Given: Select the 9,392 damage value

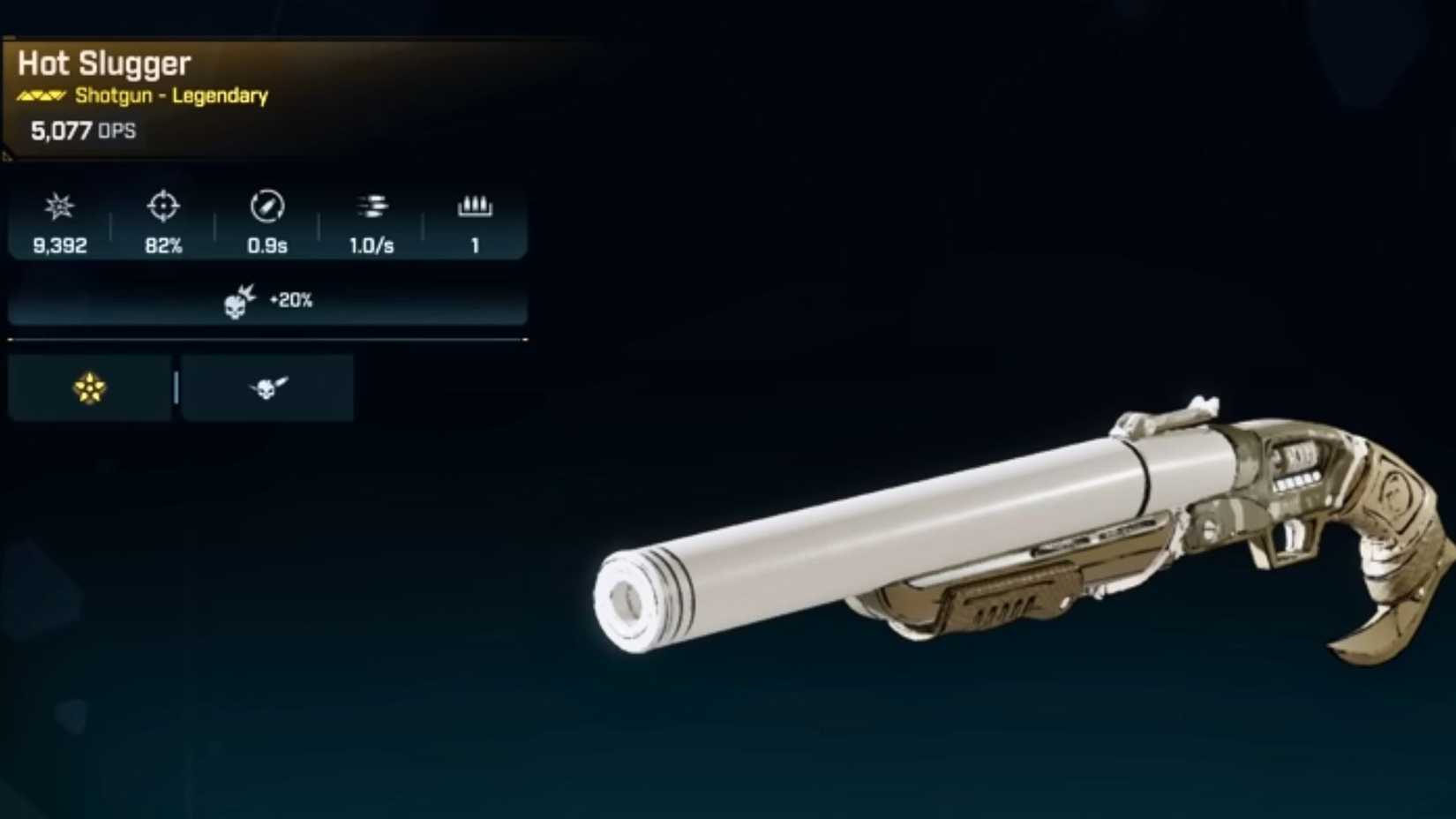Looking at the screenshot, I should click(56, 247).
